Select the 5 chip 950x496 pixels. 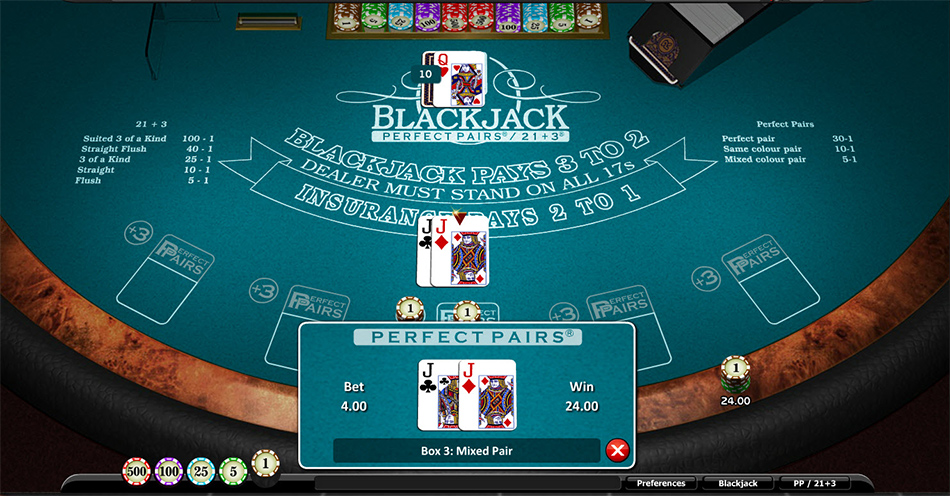click(233, 470)
